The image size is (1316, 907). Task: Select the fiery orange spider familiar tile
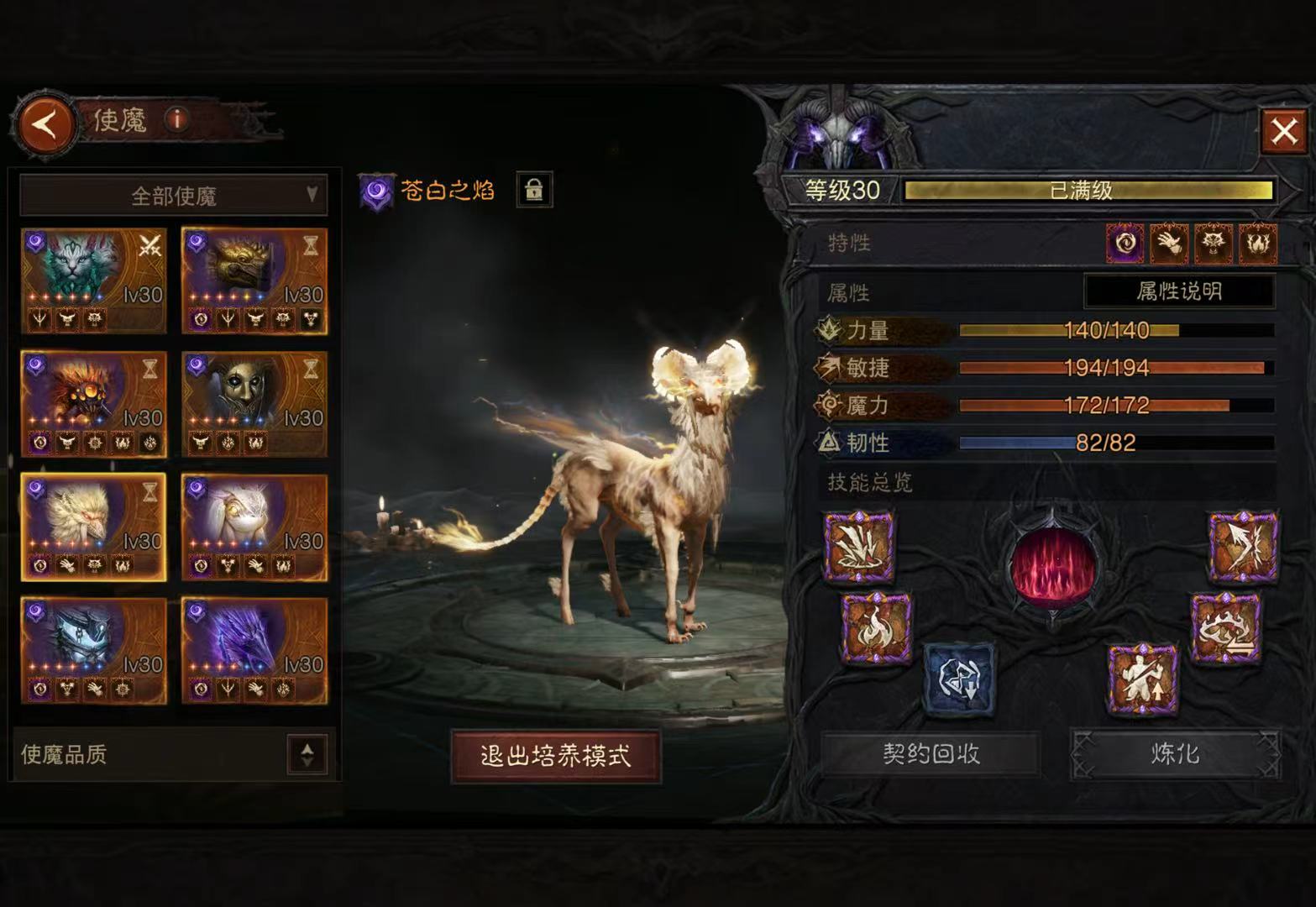pyautogui.click(x=93, y=405)
